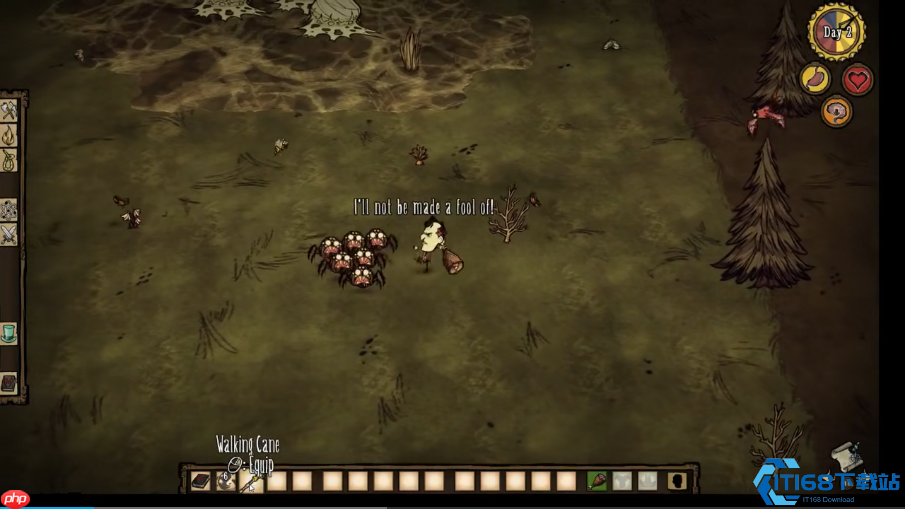Open the red book crafting tab
This screenshot has height=509, width=905.
coord(9,383)
